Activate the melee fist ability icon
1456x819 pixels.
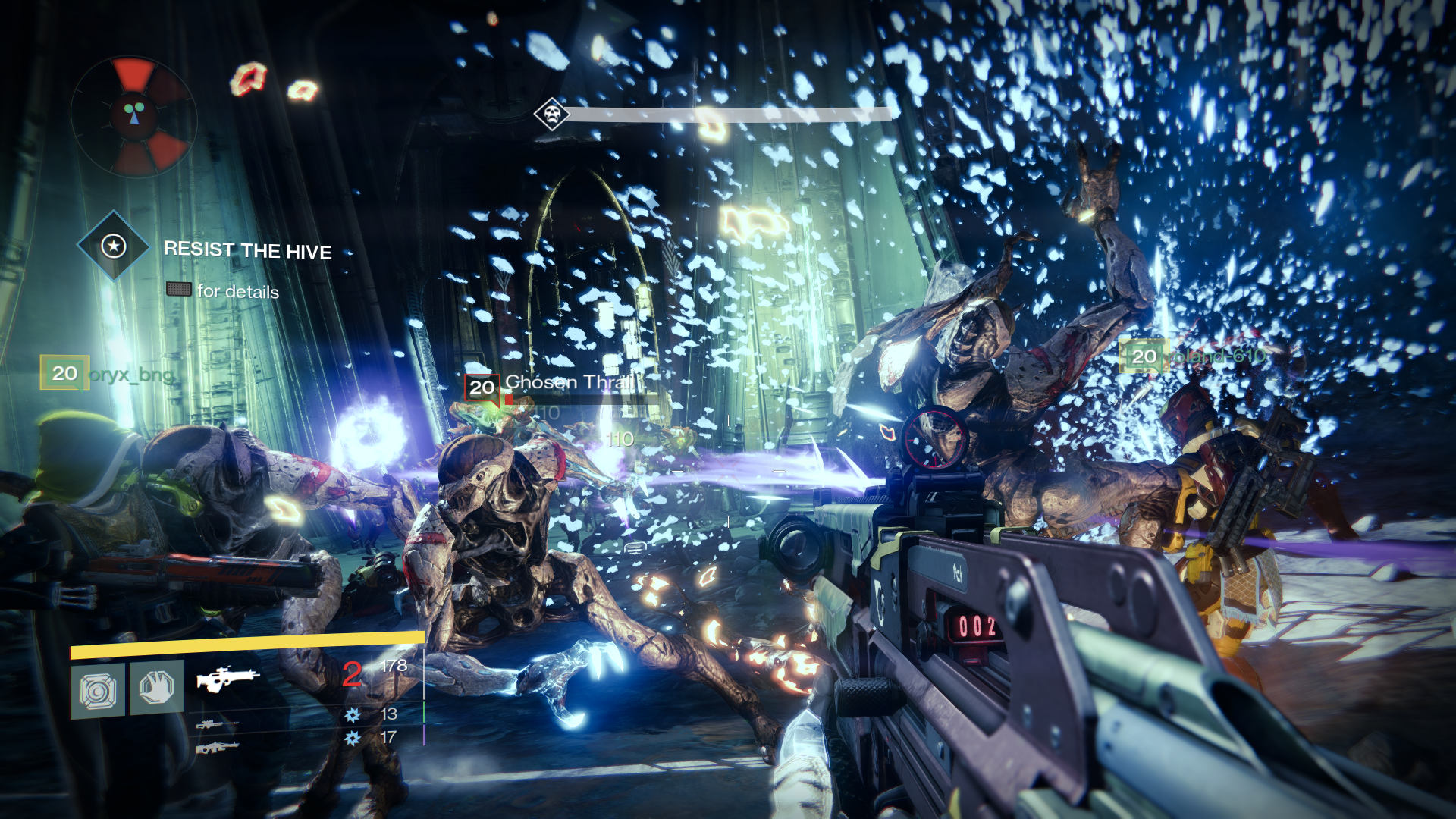tap(157, 688)
